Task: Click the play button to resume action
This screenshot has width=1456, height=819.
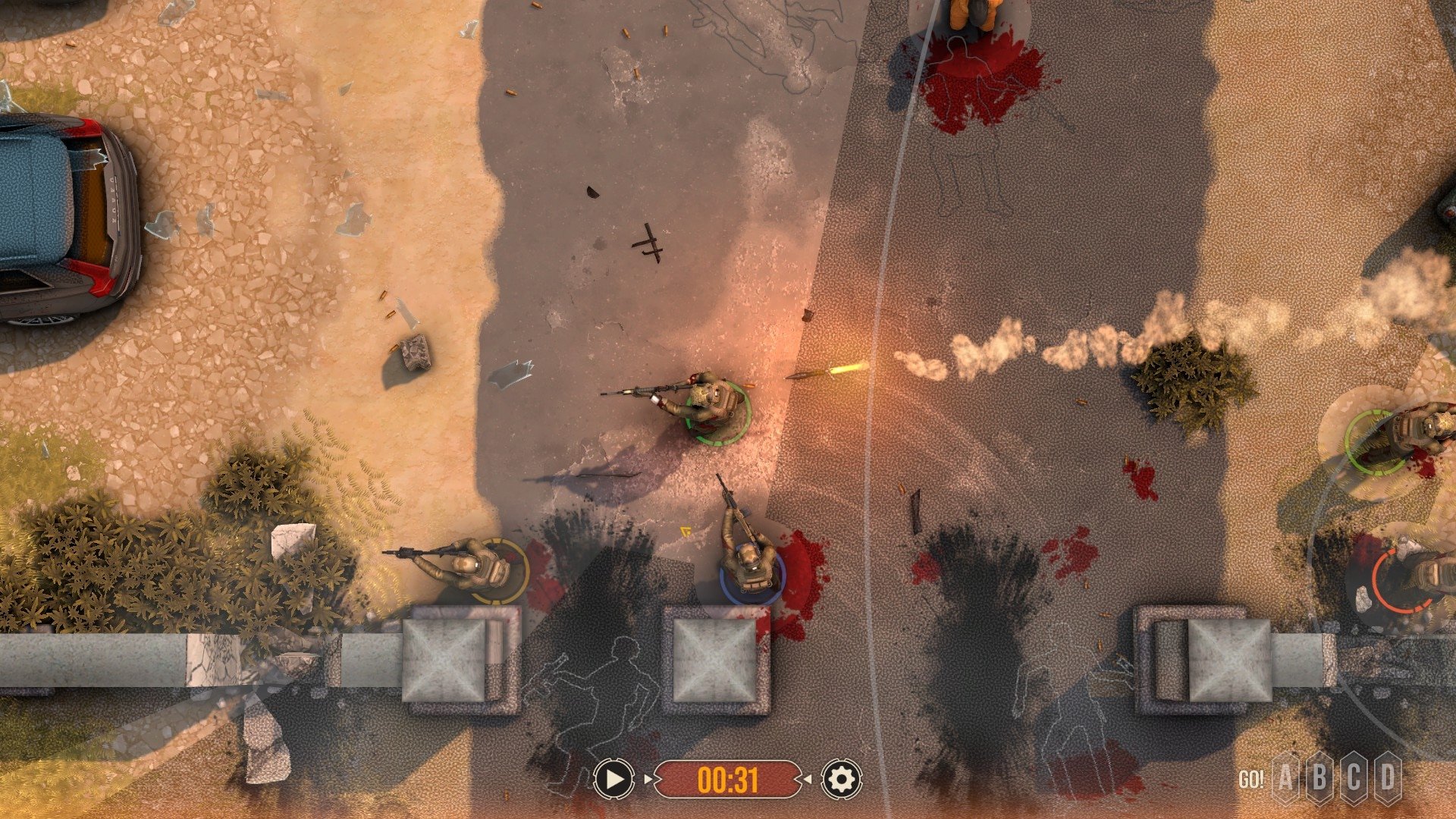Action: coord(613,779)
